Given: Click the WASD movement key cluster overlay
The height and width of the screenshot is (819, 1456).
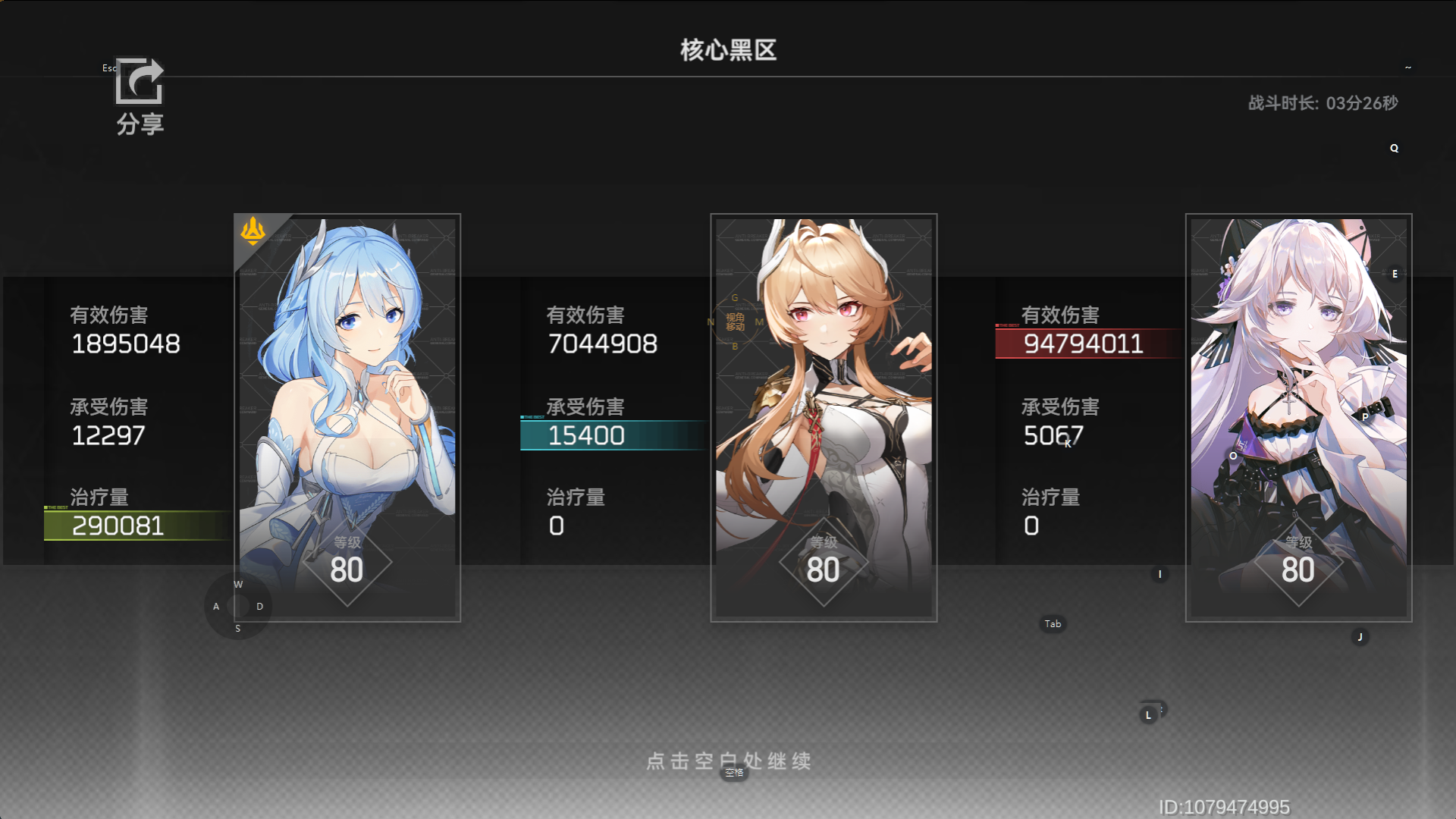Looking at the screenshot, I should (x=237, y=606).
